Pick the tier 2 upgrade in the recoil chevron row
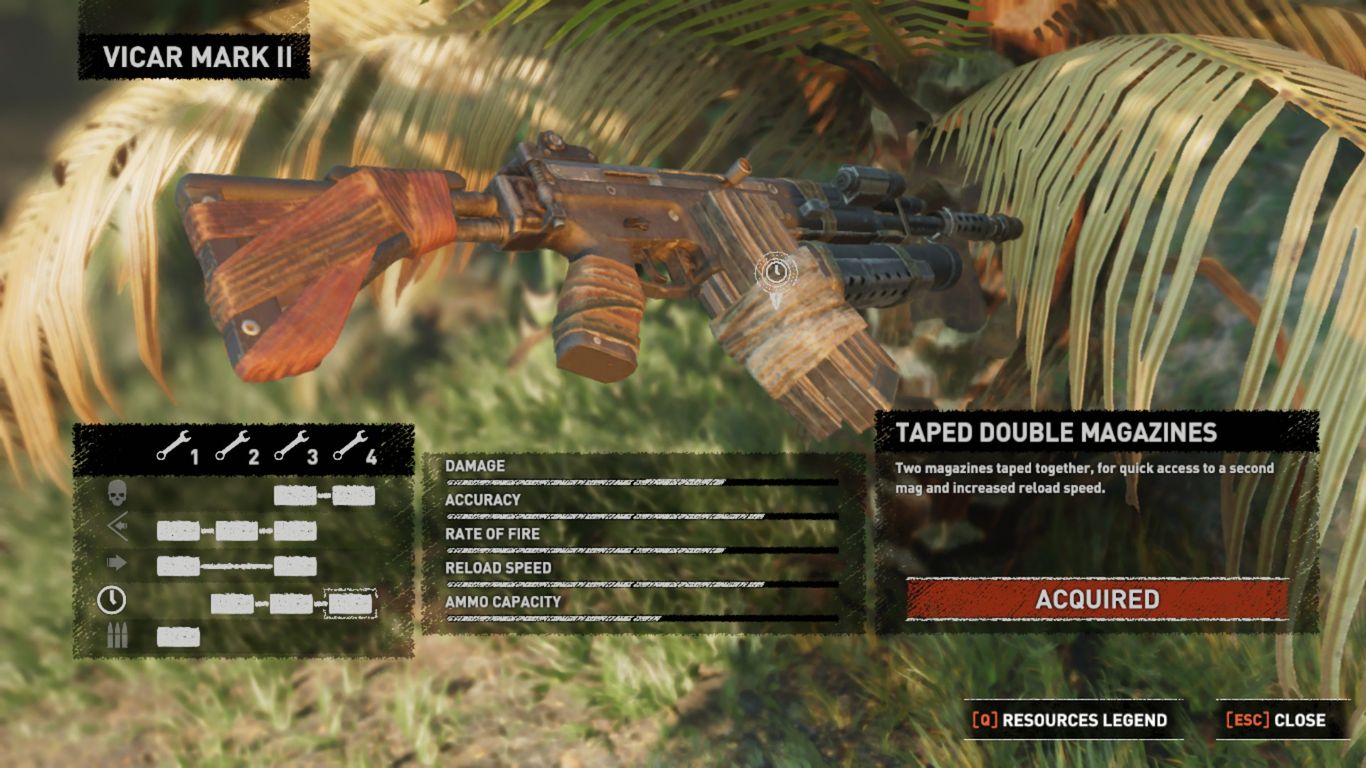The width and height of the screenshot is (1366, 768). tap(237, 531)
